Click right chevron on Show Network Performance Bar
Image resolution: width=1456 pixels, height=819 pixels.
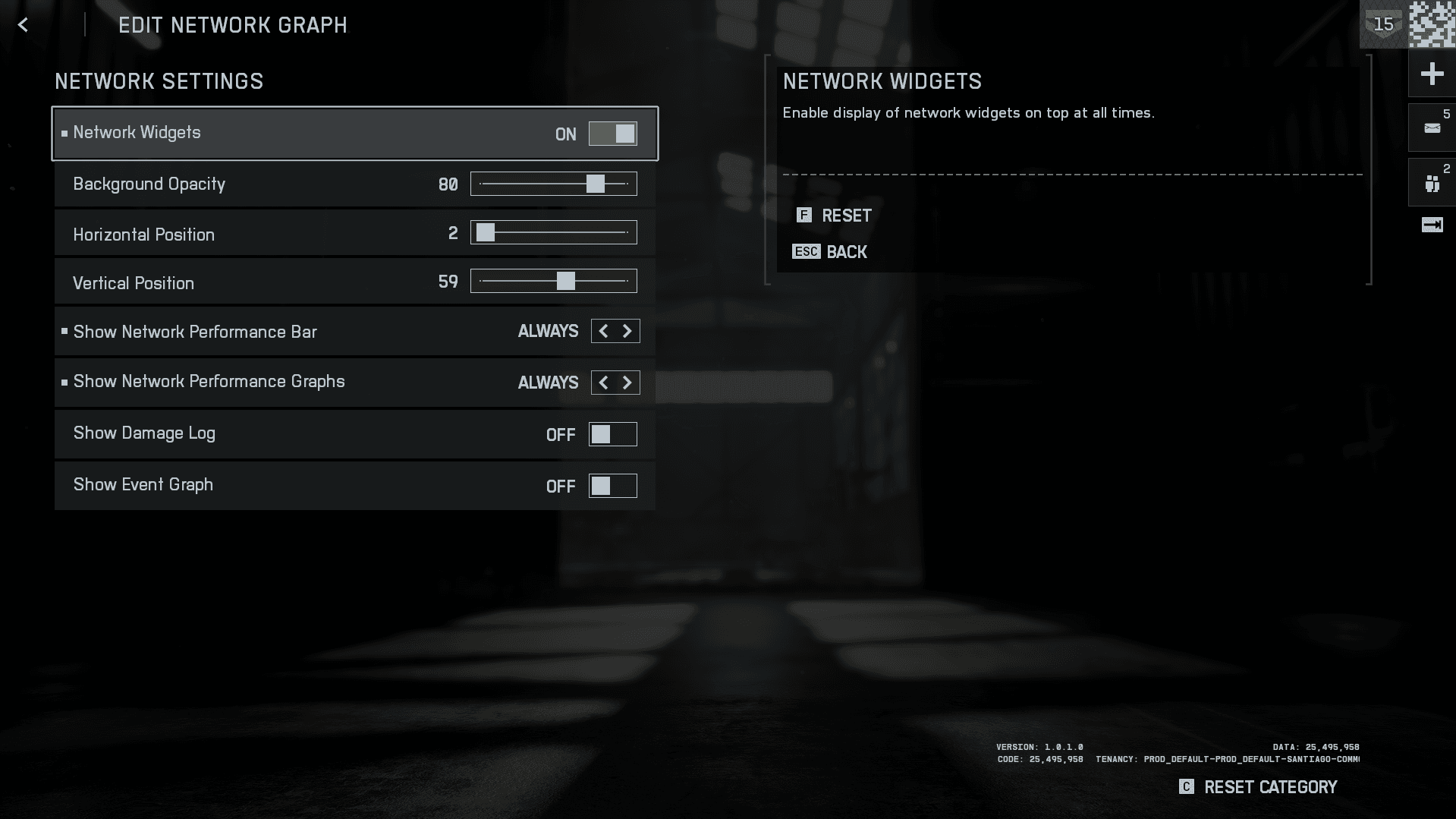coord(627,331)
